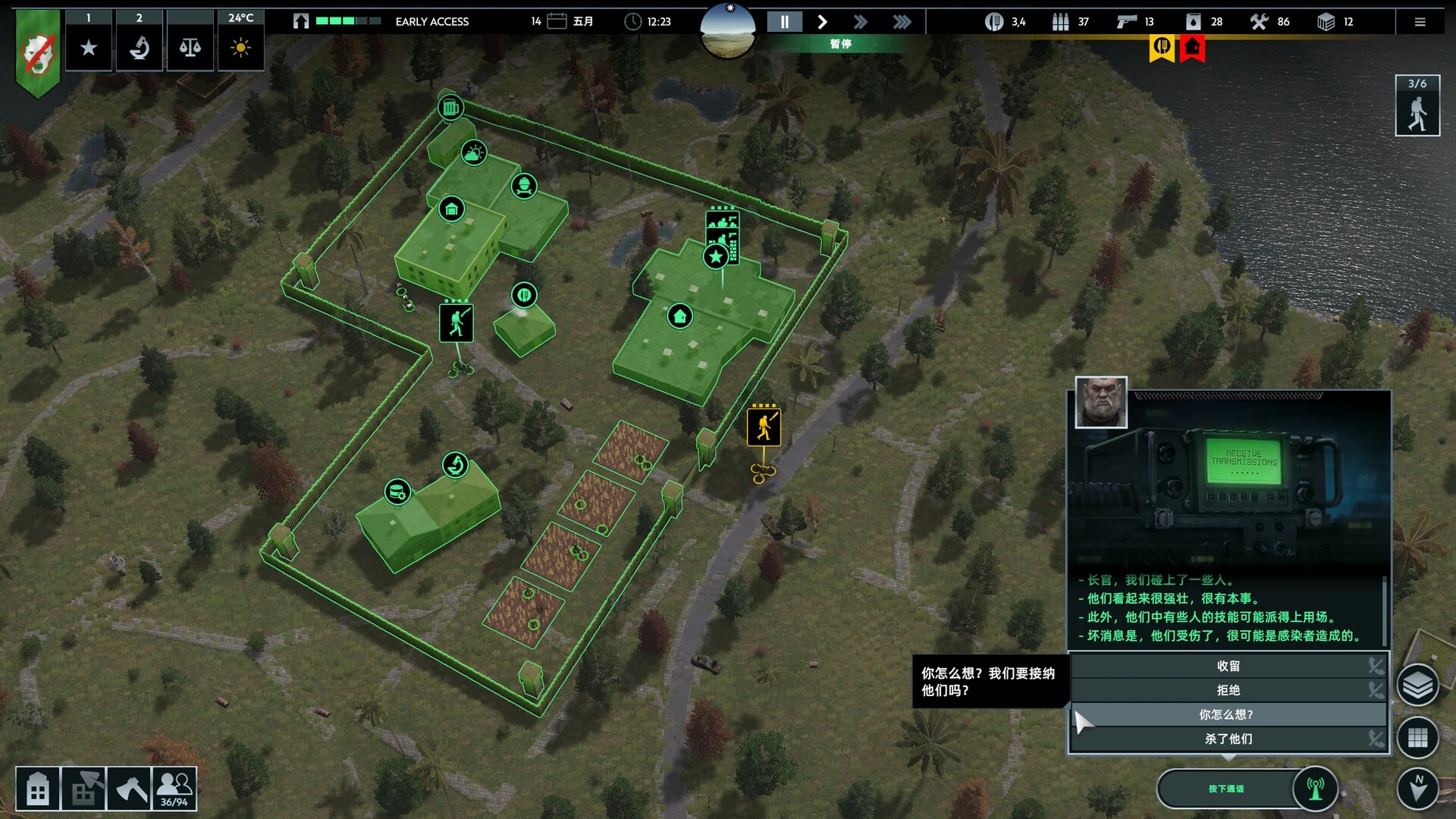Open the star objectives tab
This screenshot has width=1456, height=819.
click(x=89, y=48)
